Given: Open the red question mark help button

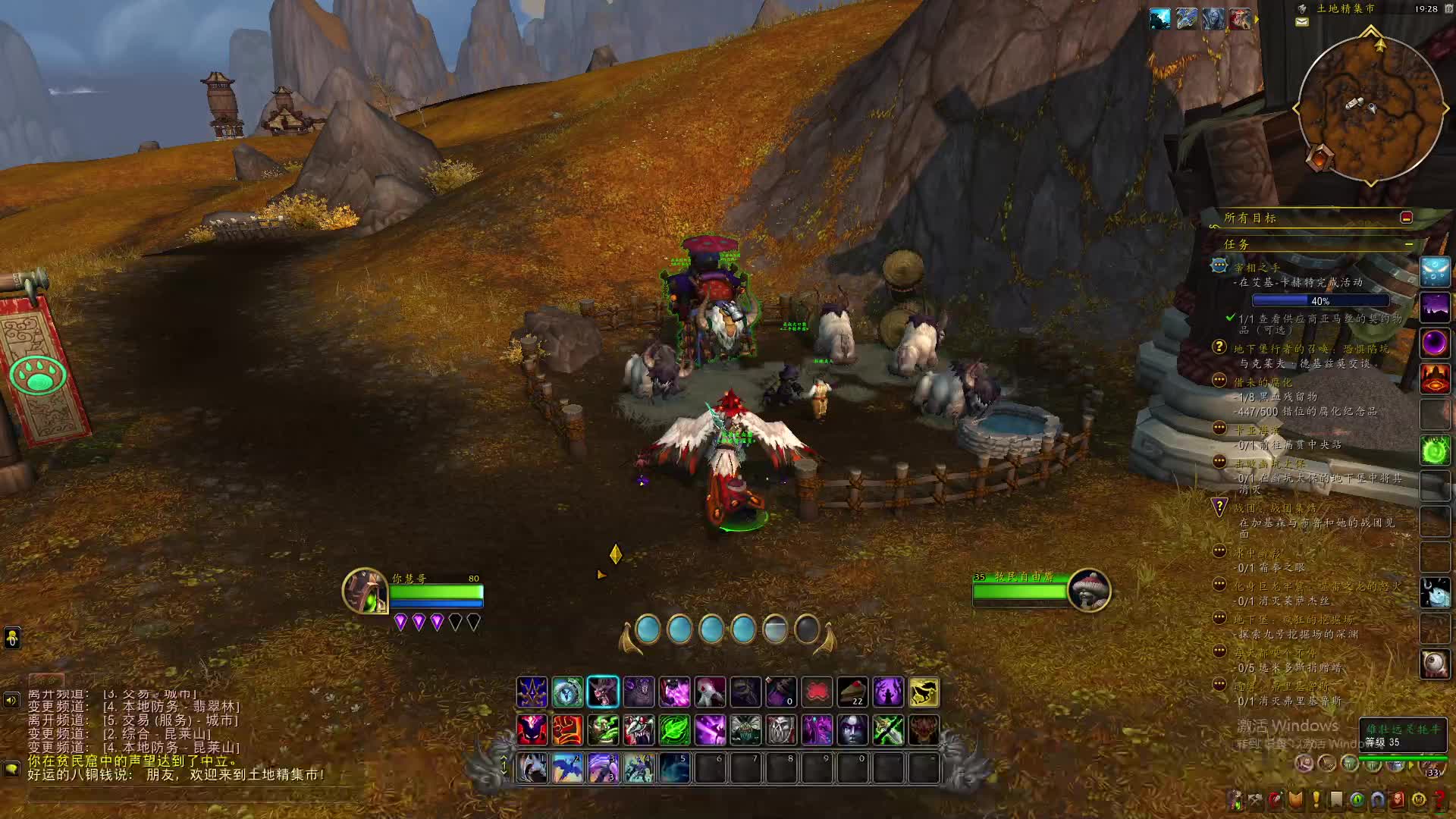Looking at the screenshot, I should [x=1439, y=799].
